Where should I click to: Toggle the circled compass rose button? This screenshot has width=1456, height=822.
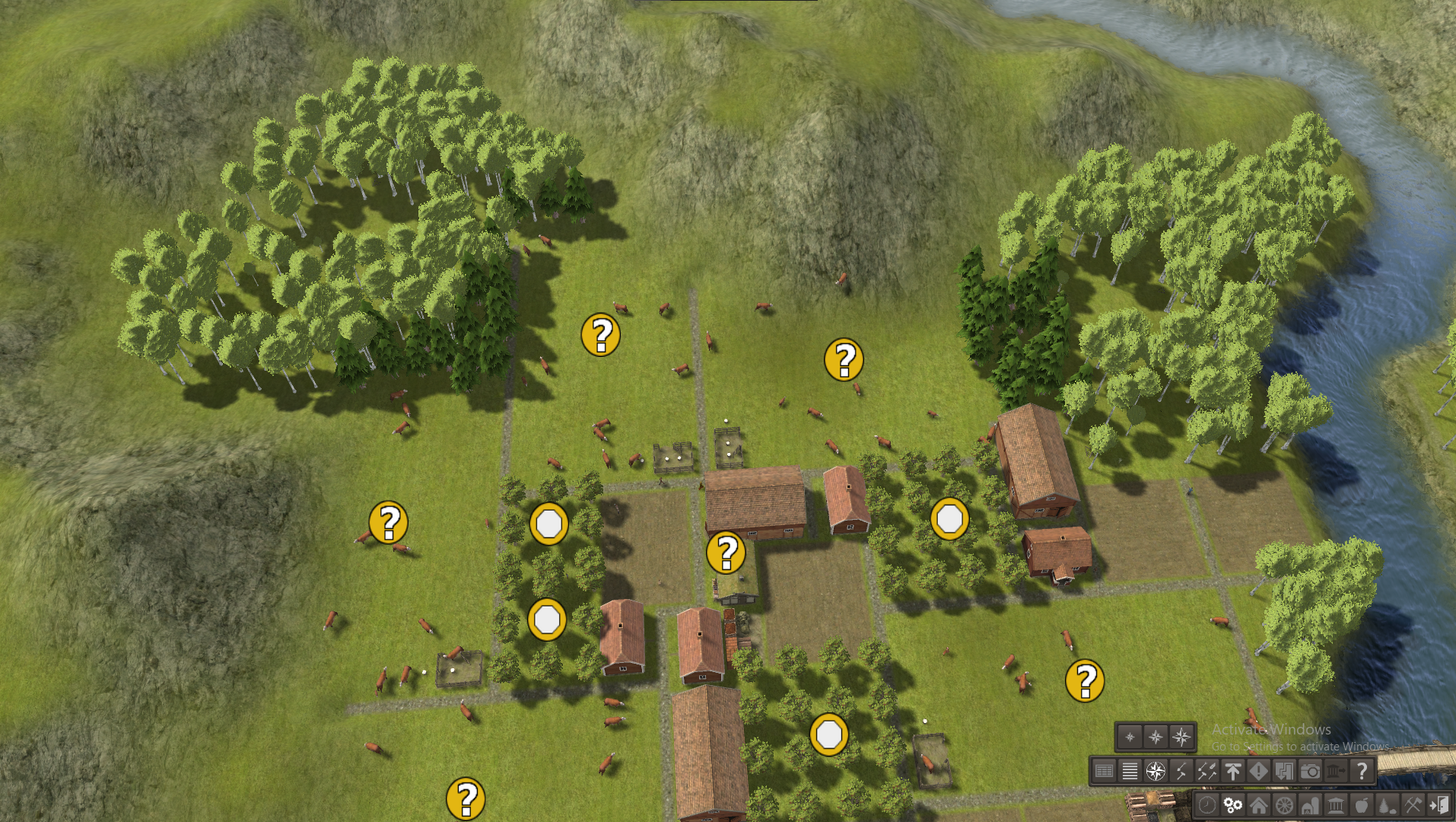tap(1156, 772)
